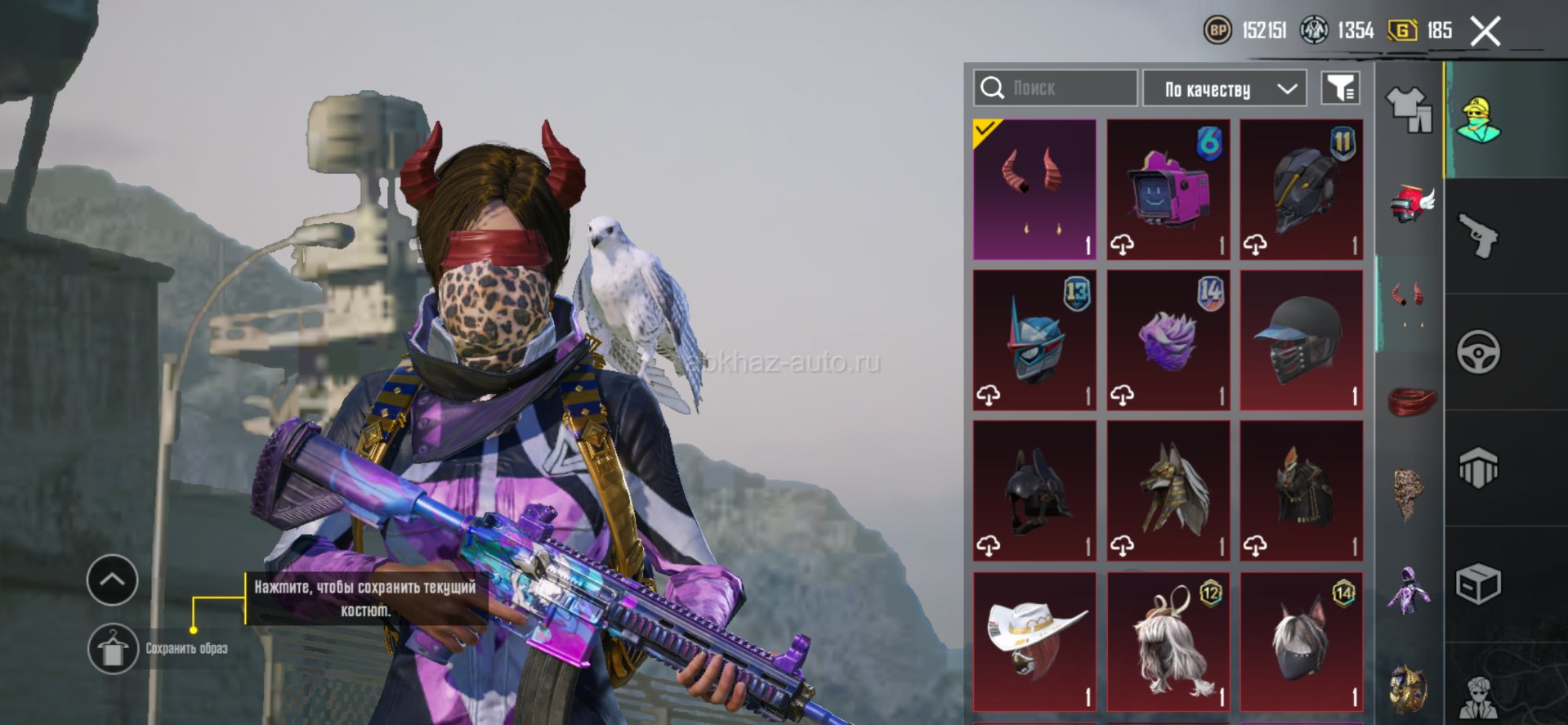Expand the up-arrow circle button
The width and height of the screenshot is (1568, 725).
[113, 580]
